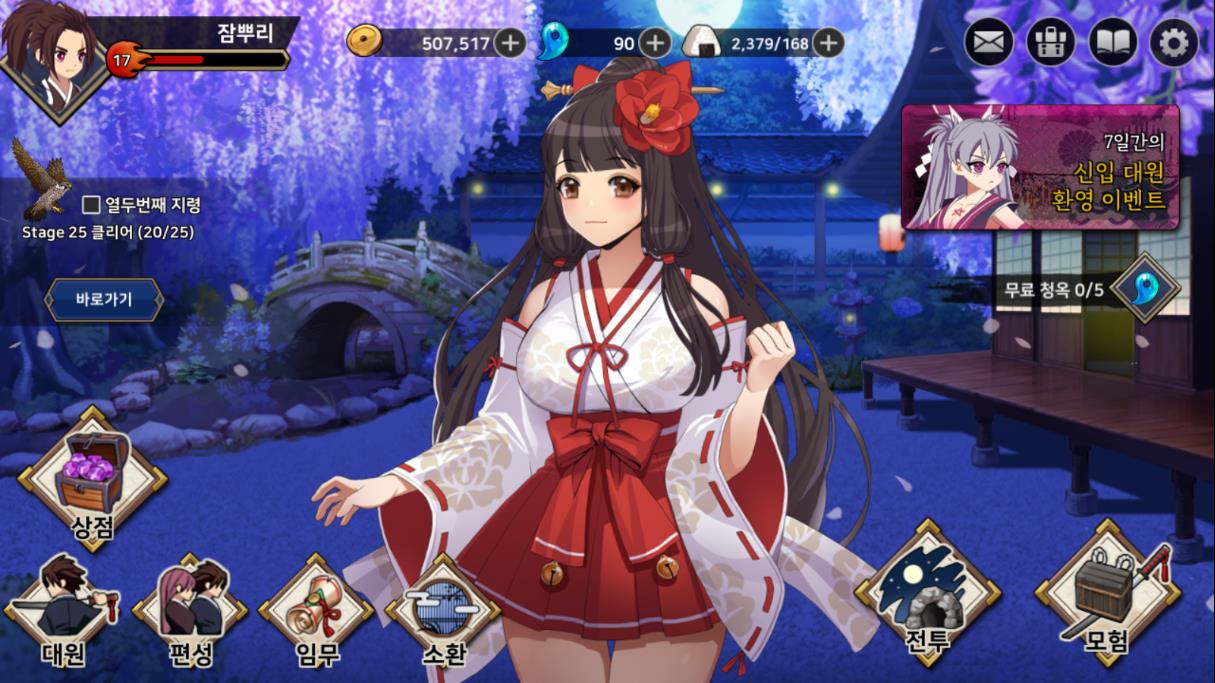Screen dimensions: 1215x683
Task: Open the mail envelope icon
Action: [989, 43]
